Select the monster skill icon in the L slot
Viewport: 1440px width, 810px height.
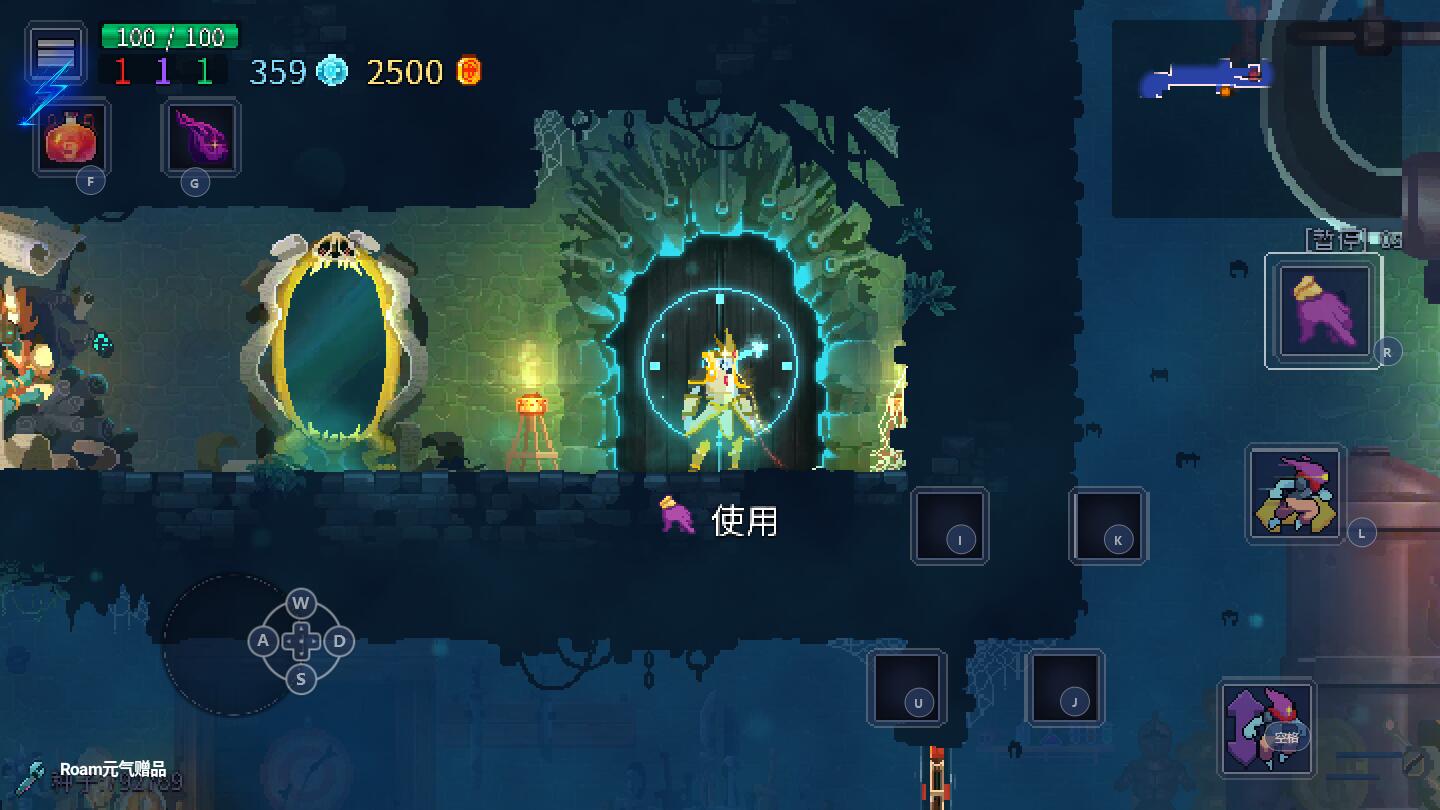point(1293,494)
